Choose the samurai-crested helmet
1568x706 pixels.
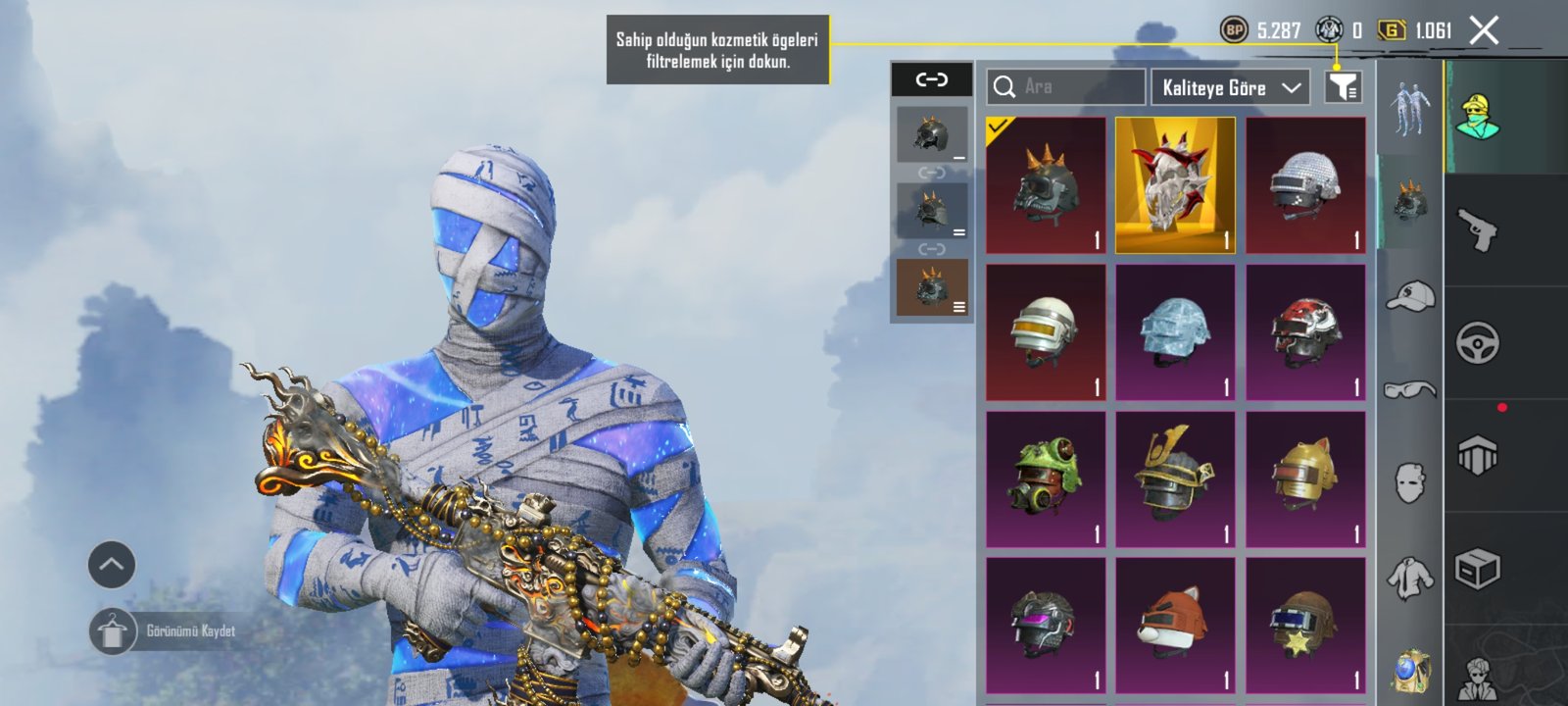pyautogui.click(x=1175, y=479)
